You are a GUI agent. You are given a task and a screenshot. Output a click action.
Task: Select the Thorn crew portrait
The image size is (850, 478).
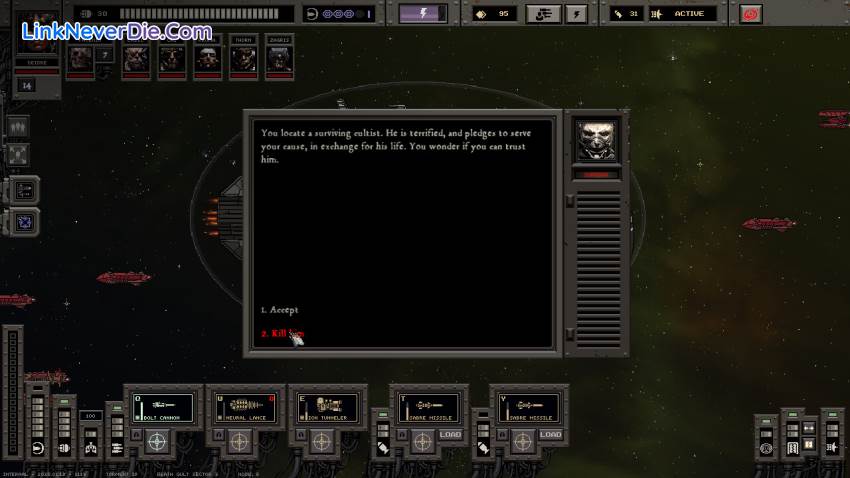244,59
